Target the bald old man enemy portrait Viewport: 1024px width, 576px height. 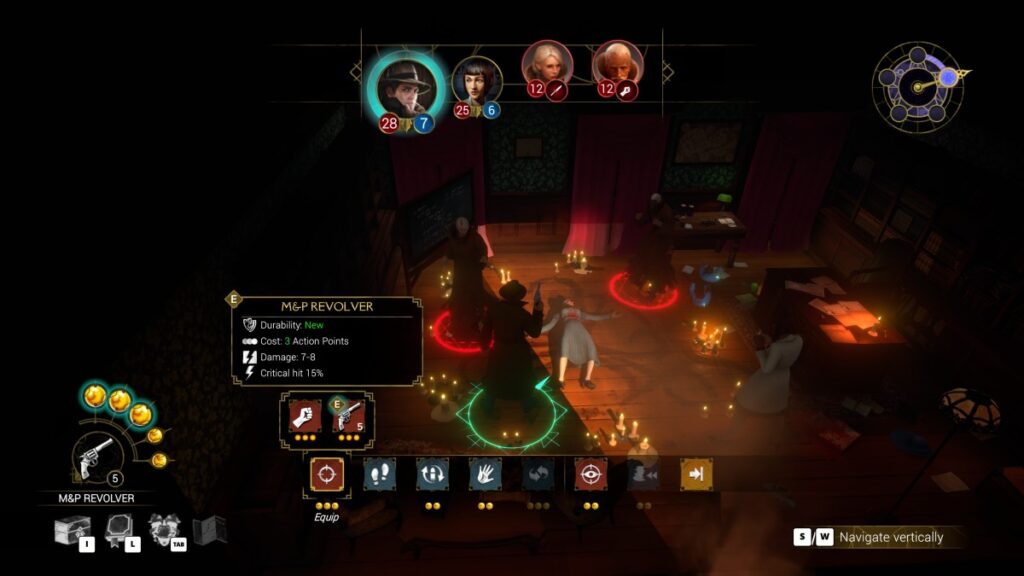click(x=617, y=66)
